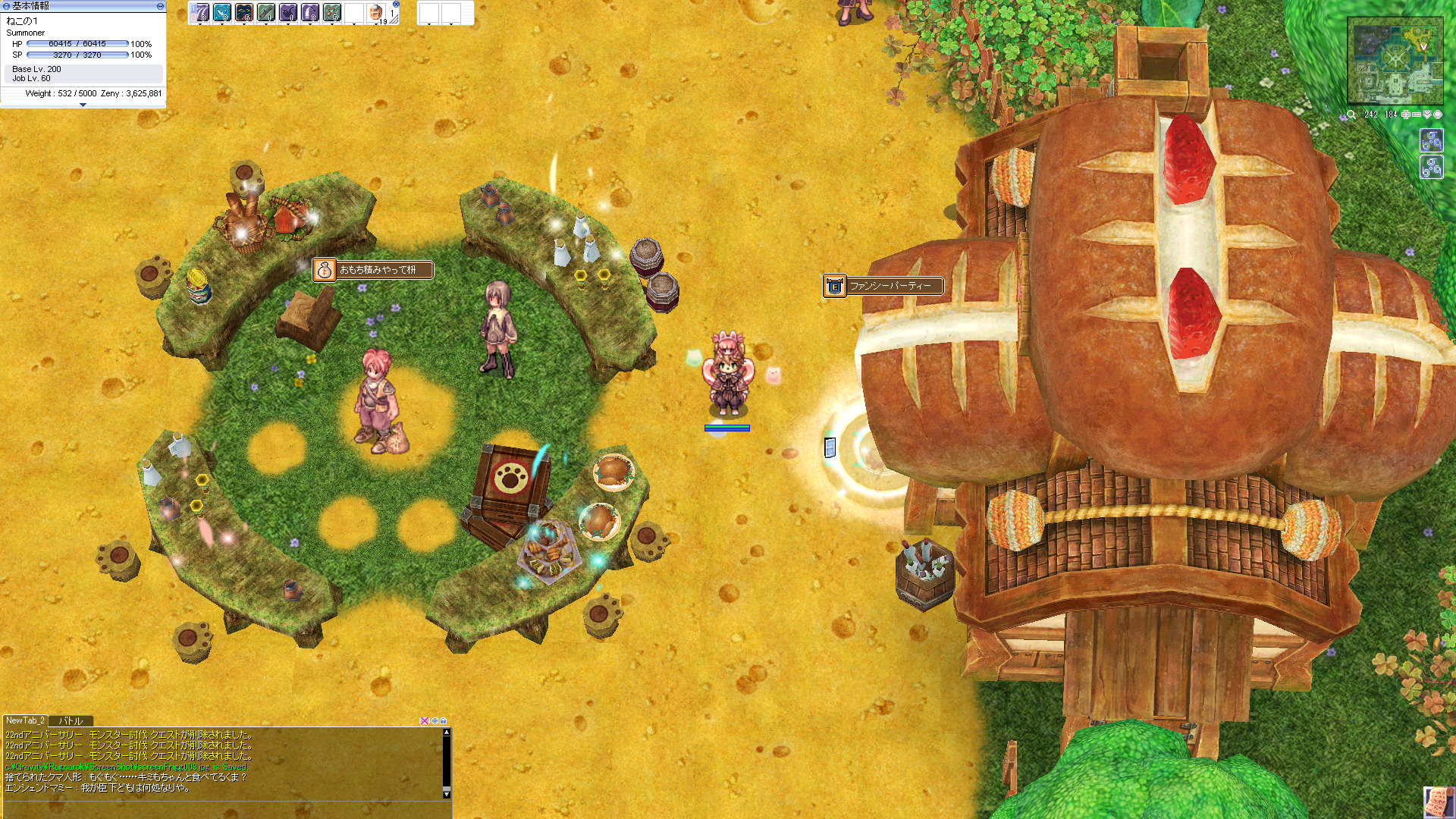Screen dimensions: 1456x819
Task: Toggle the chat window lock icon
Action: coord(444,721)
